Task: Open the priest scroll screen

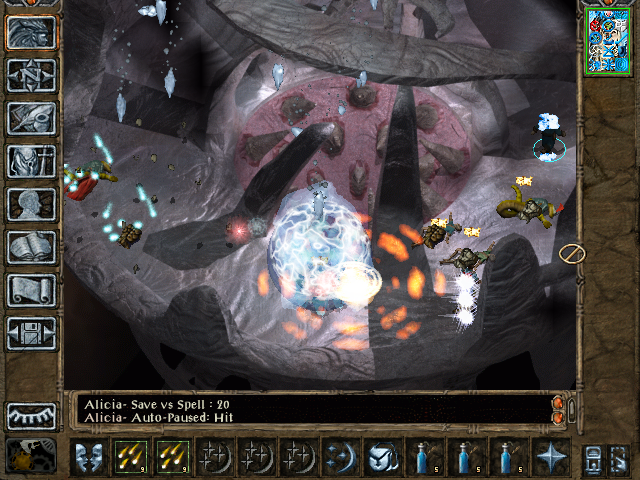Action: pos(31,290)
